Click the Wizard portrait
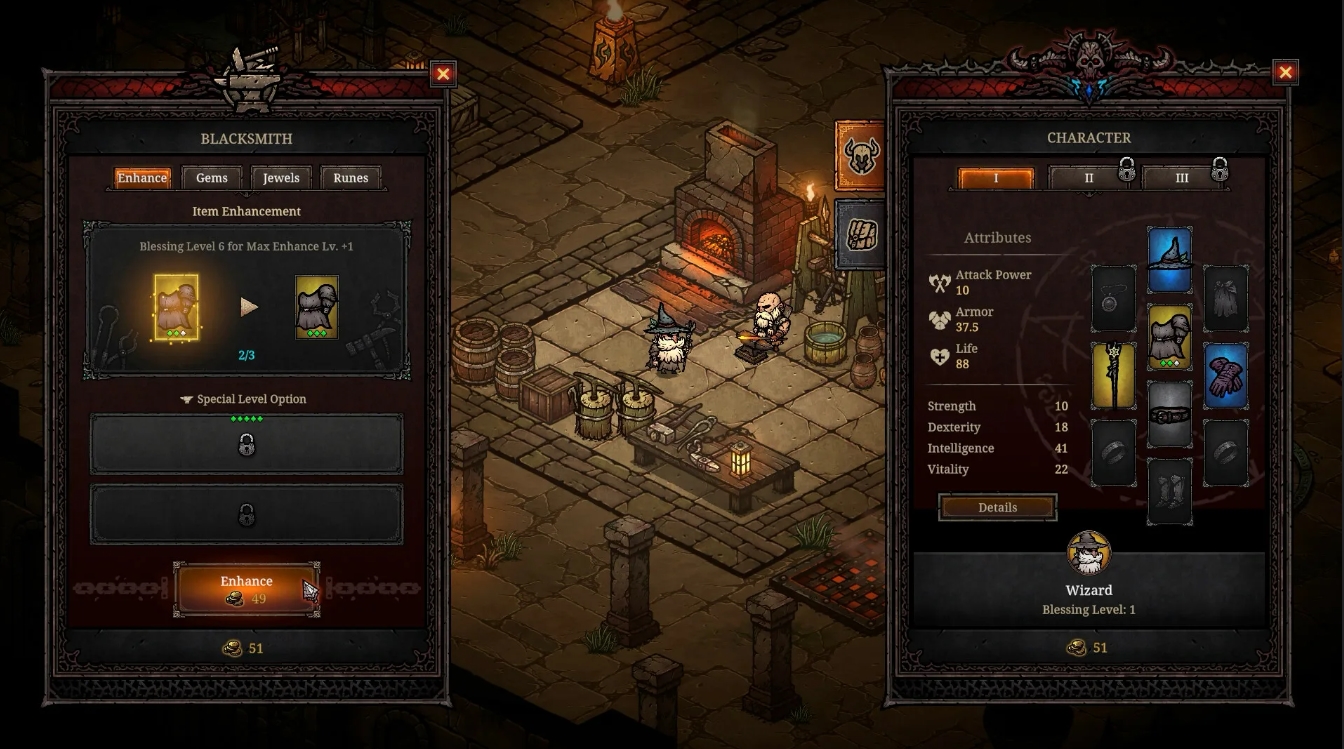The width and height of the screenshot is (1344, 749). point(1089,551)
